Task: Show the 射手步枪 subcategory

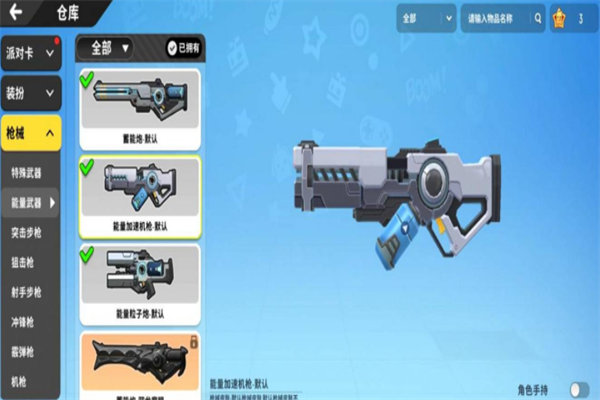Action: coord(28,293)
